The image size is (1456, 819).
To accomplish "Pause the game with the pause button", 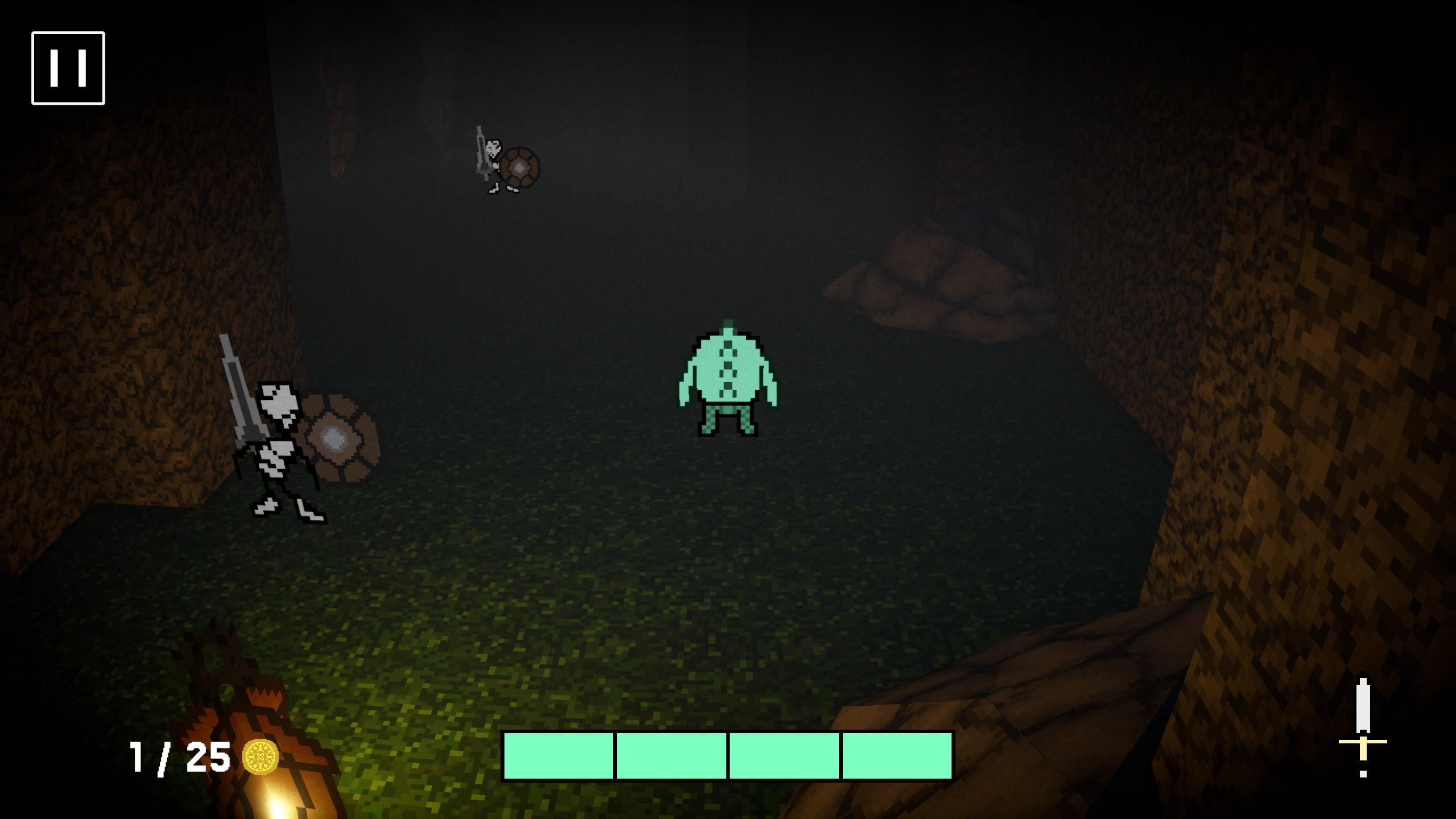I will pos(68,68).
